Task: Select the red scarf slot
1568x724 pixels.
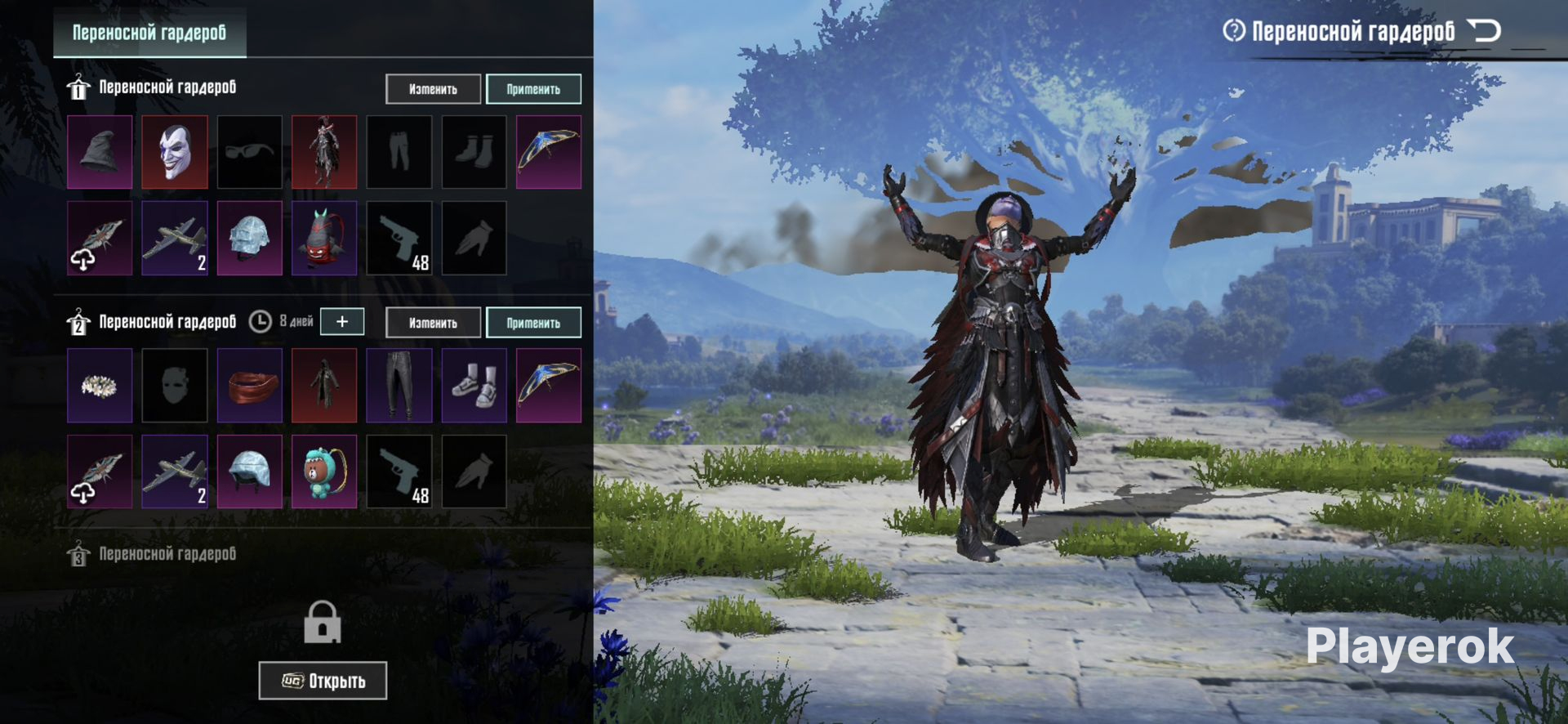Action: [250, 386]
